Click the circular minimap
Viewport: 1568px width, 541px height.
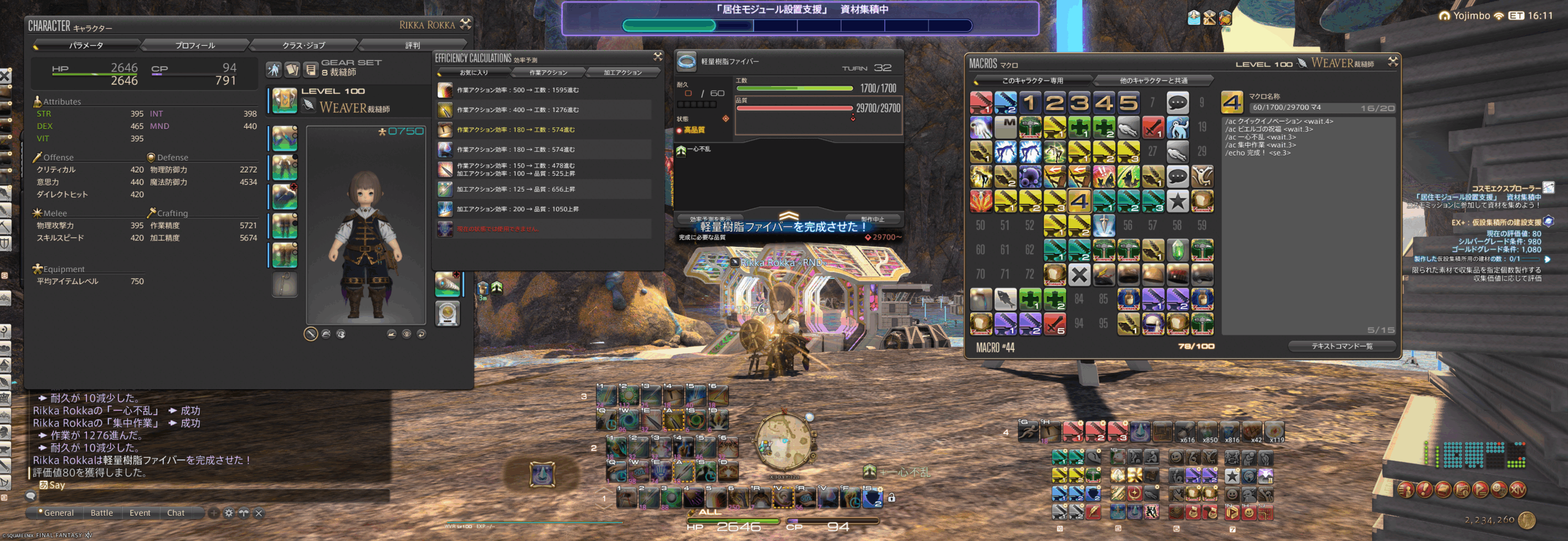[784, 442]
